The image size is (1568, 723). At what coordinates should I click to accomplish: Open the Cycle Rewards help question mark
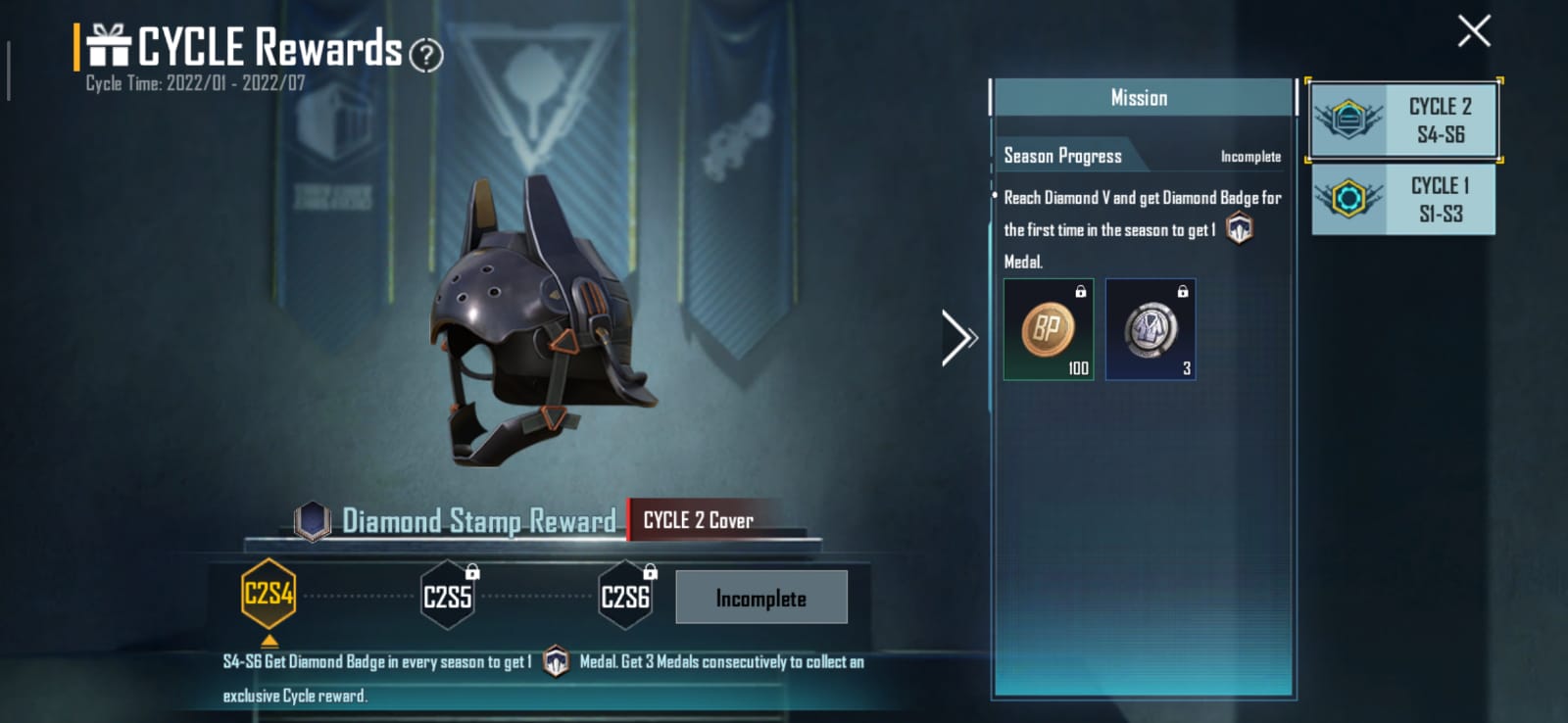pyautogui.click(x=425, y=55)
